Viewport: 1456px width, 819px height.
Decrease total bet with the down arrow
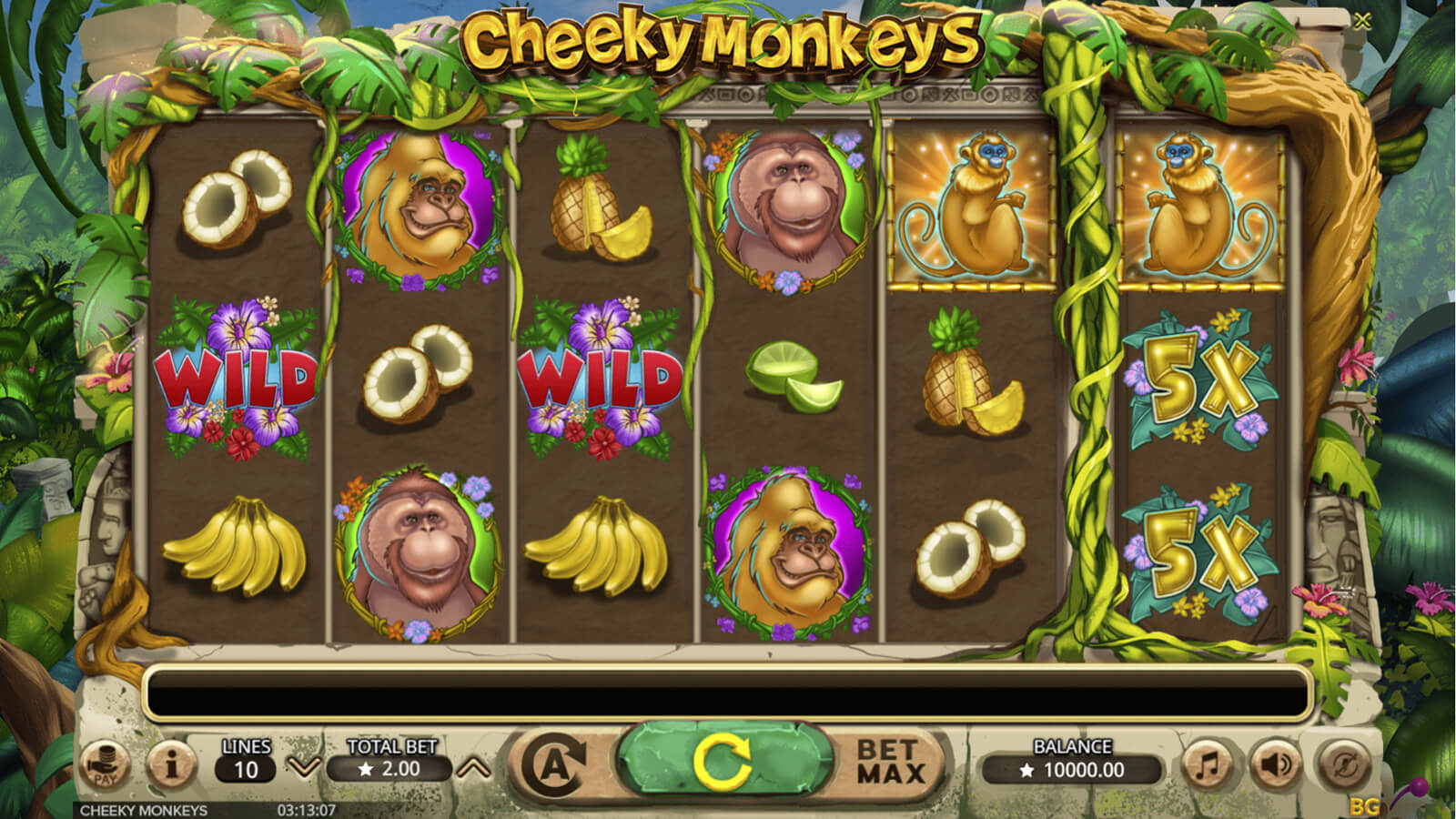point(303,768)
